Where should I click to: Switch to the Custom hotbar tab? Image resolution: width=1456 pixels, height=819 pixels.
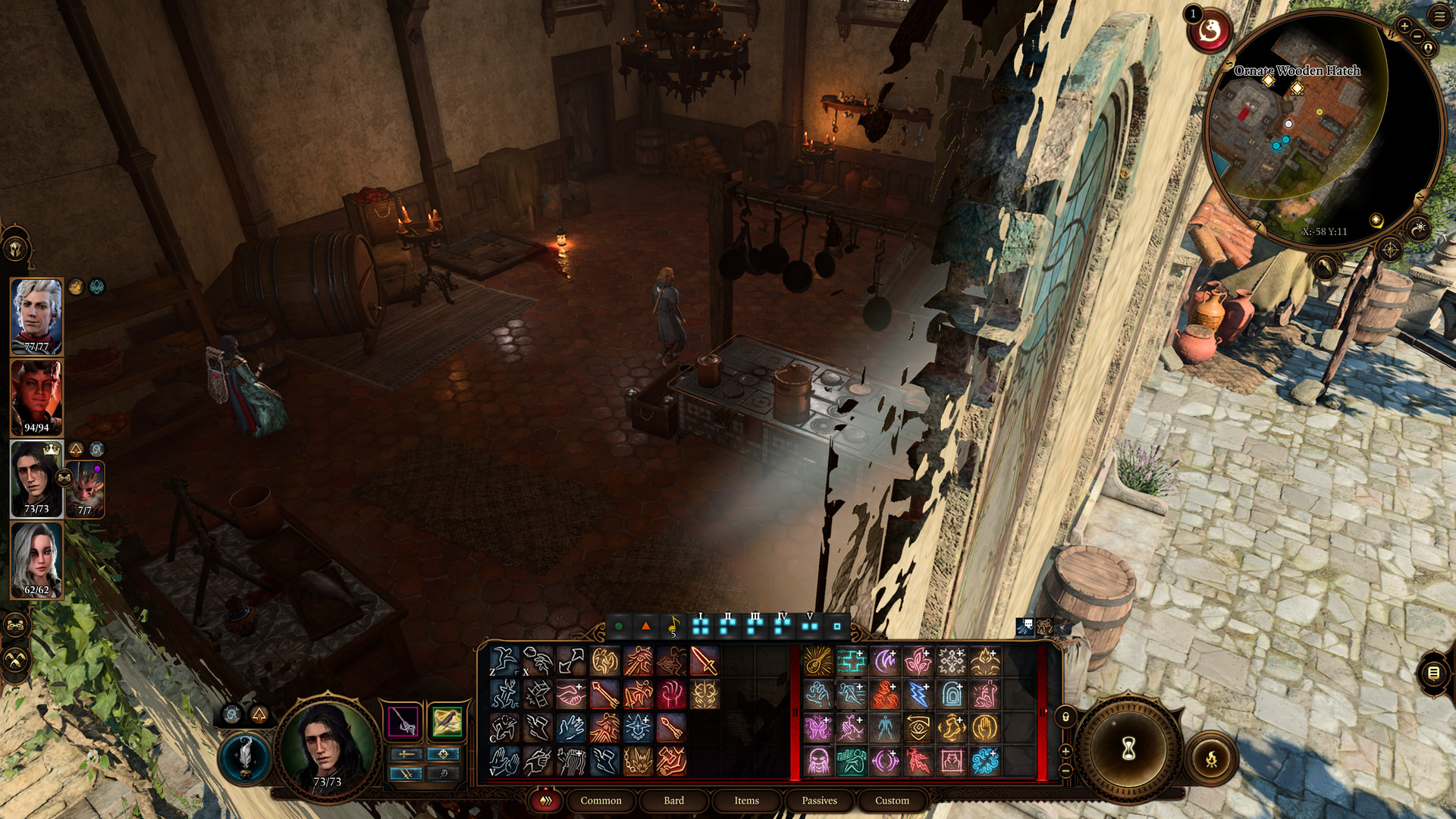coord(892,801)
